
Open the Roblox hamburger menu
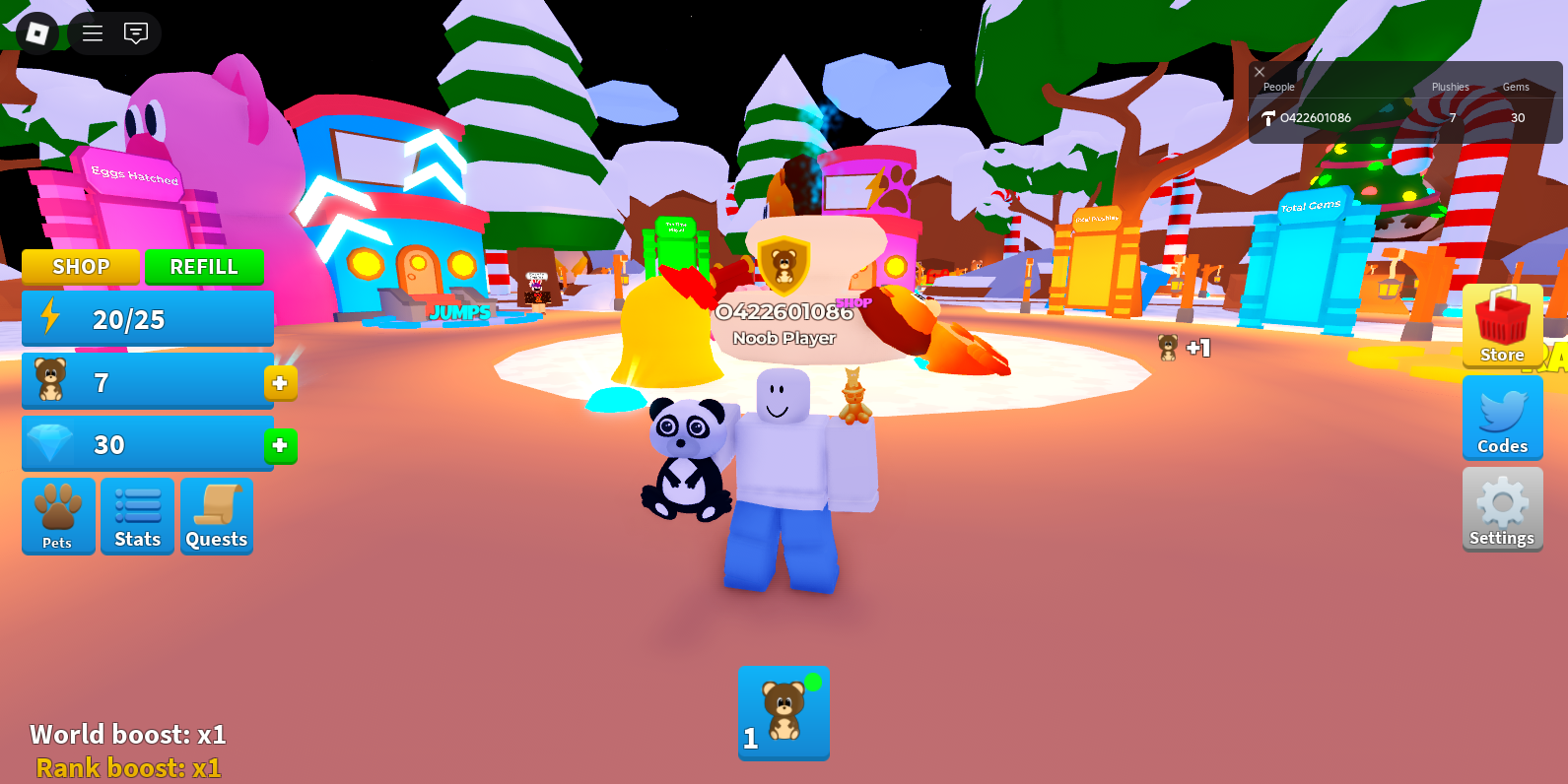point(92,33)
